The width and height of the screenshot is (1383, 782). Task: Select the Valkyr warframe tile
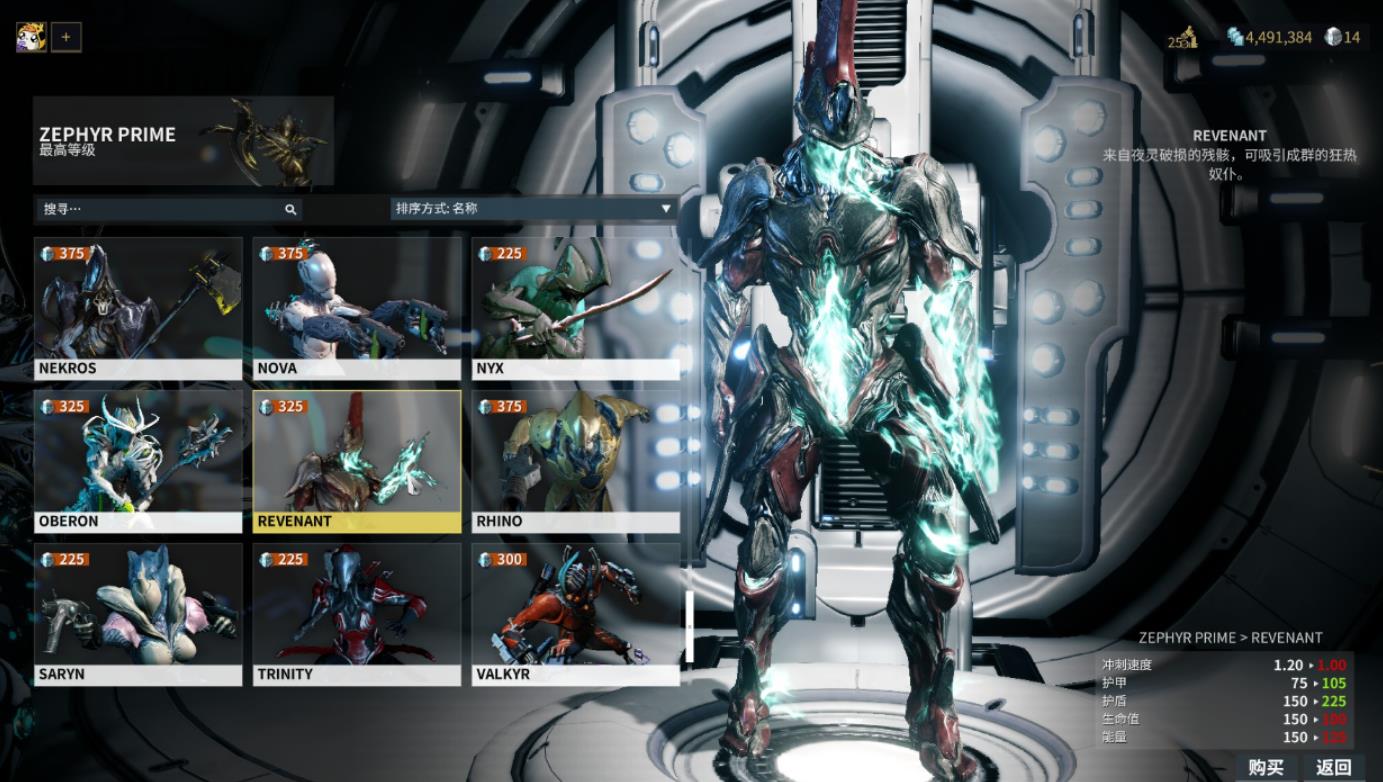pyautogui.click(x=576, y=614)
